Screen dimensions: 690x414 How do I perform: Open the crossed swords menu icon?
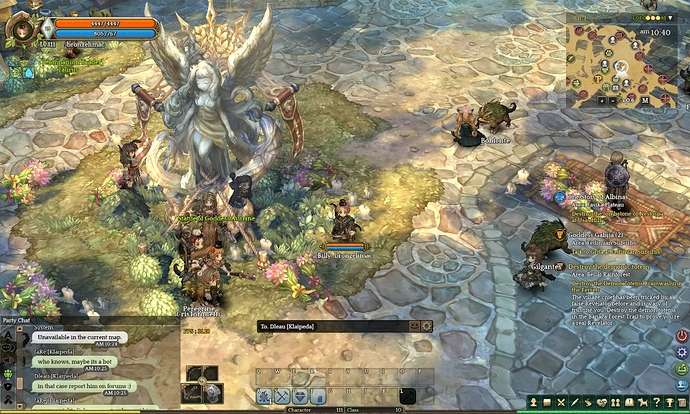click(x=562, y=402)
